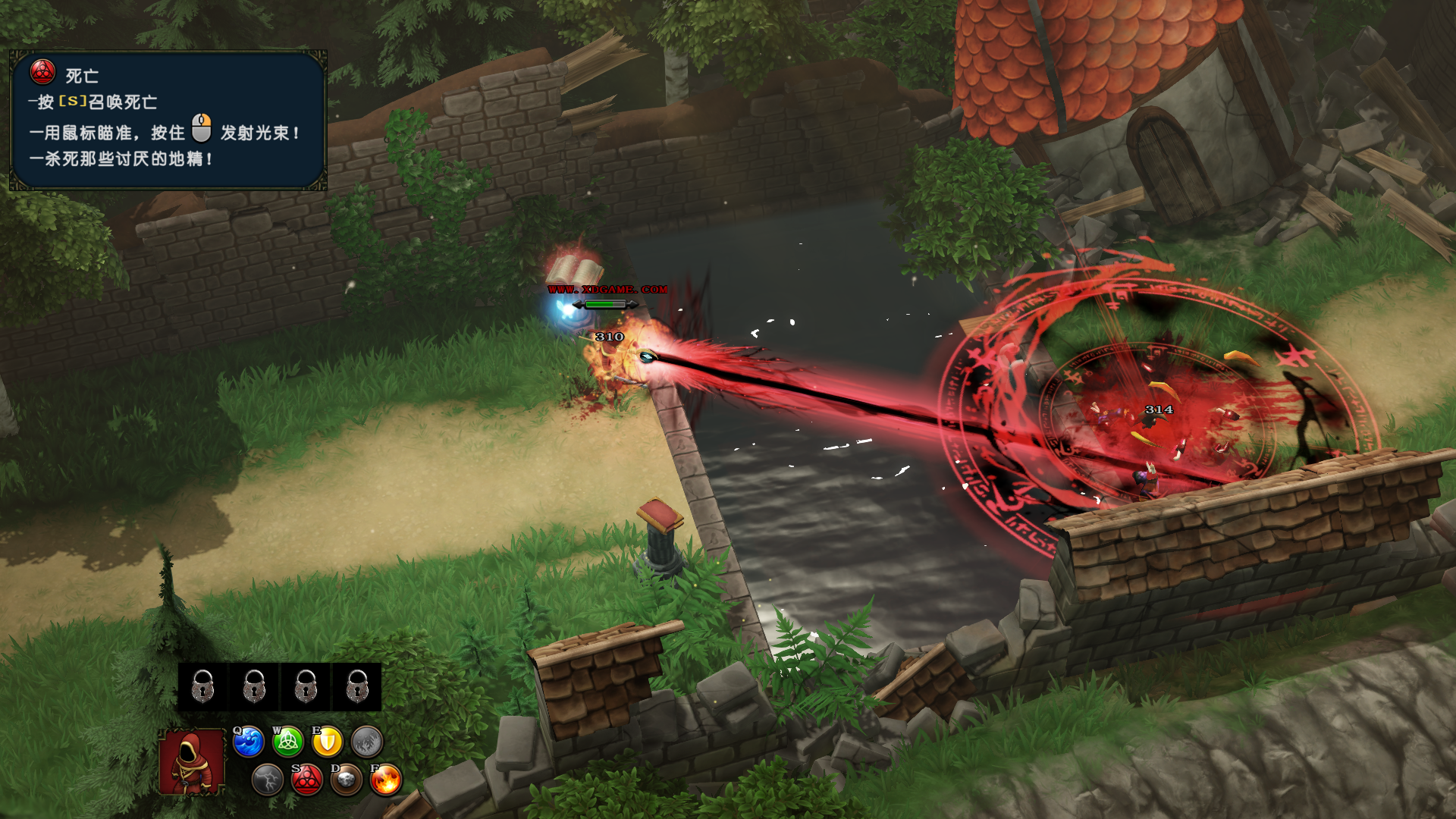Select the blue water element orb
The width and height of the screenshot is (1456, 819).
coord(249,742)
